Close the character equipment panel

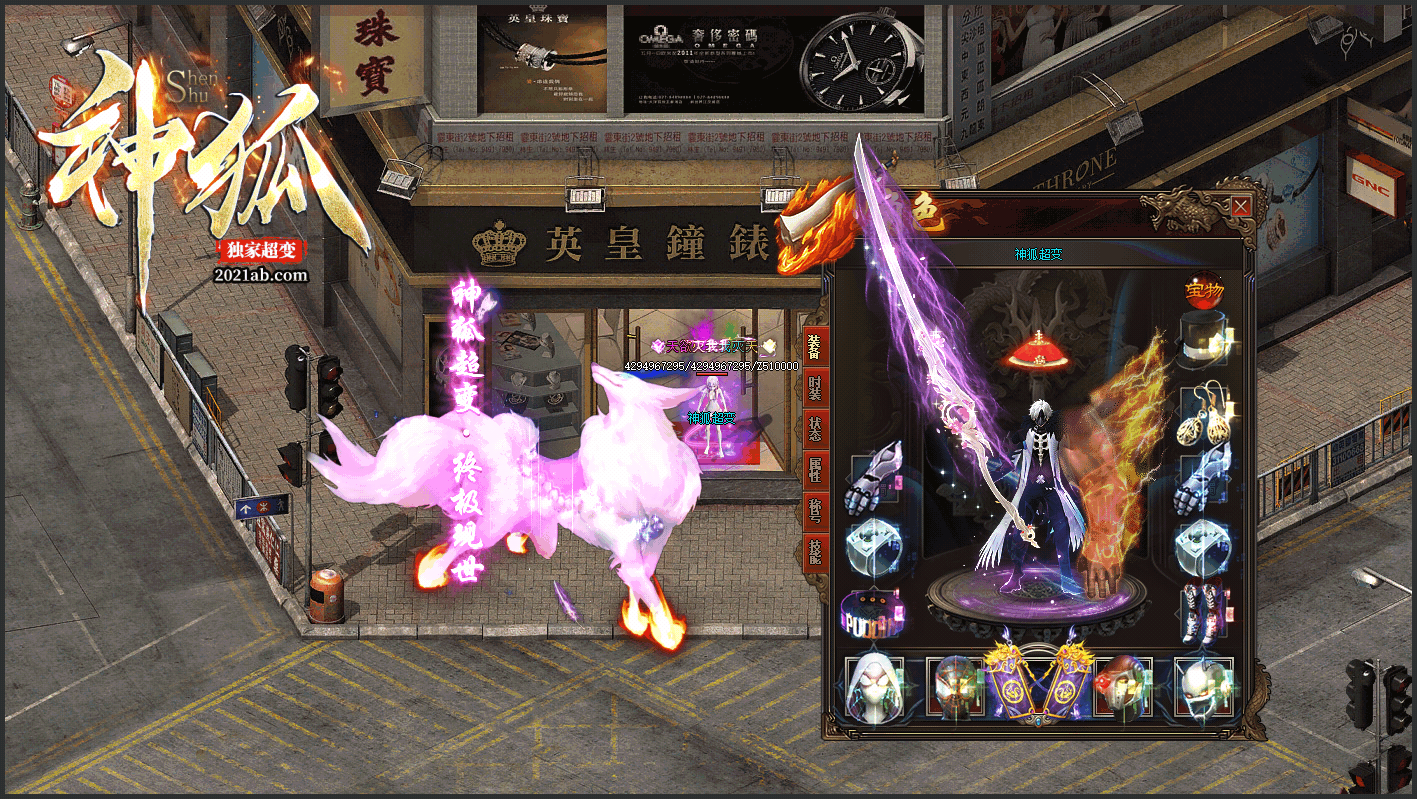[x=1240, y=207]
